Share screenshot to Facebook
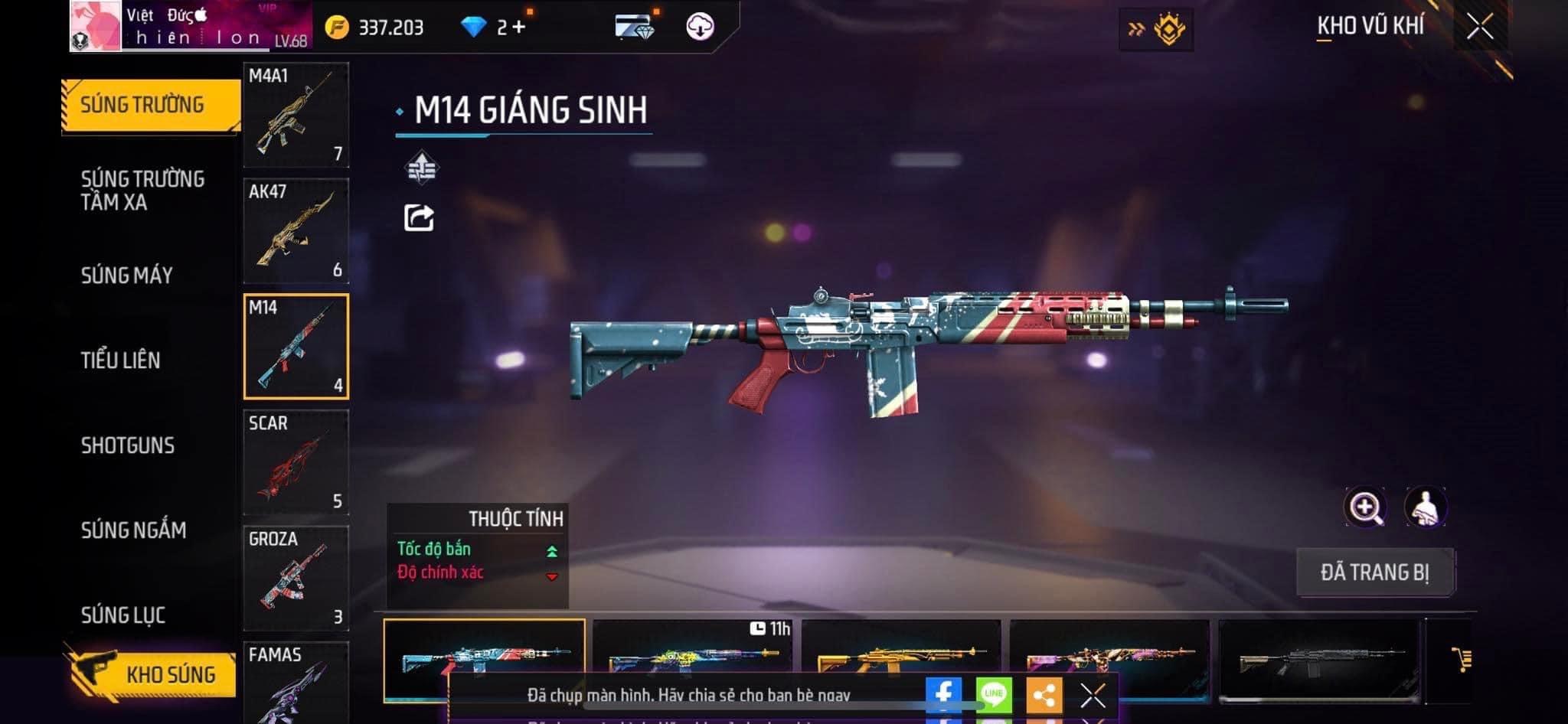 (x=943, y=694)
